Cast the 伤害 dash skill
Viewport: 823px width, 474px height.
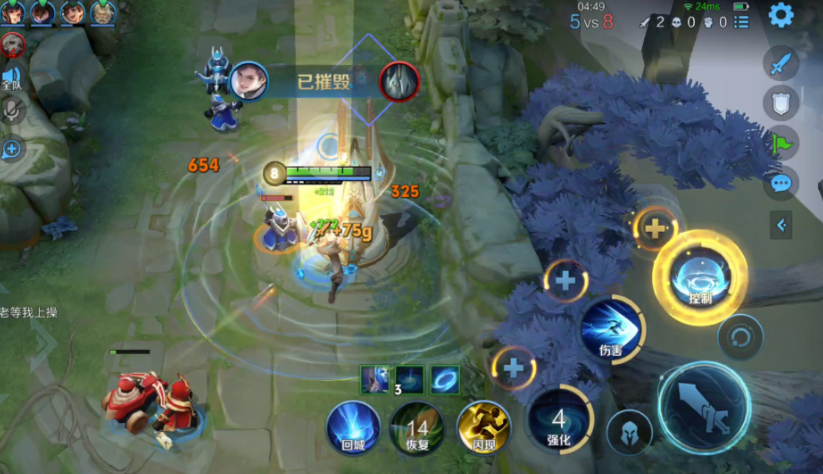[611, 329]
